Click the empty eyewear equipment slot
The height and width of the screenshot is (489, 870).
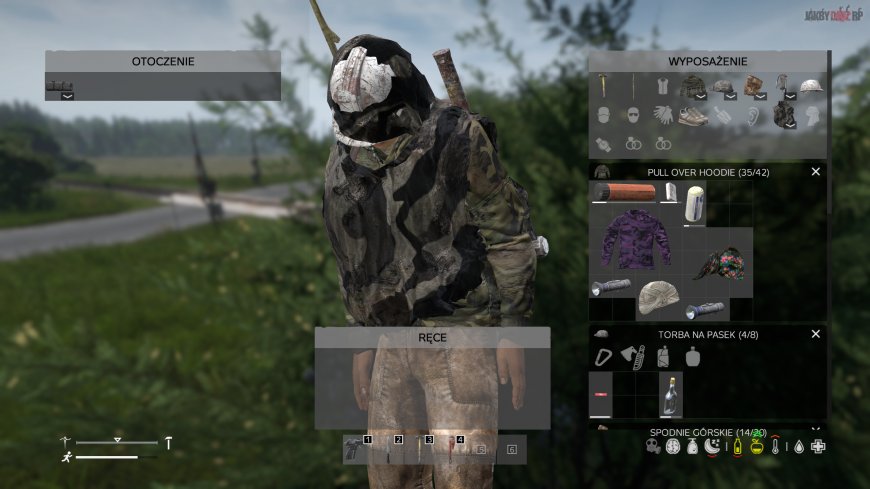pyautogui.click(x=634, y=116)
